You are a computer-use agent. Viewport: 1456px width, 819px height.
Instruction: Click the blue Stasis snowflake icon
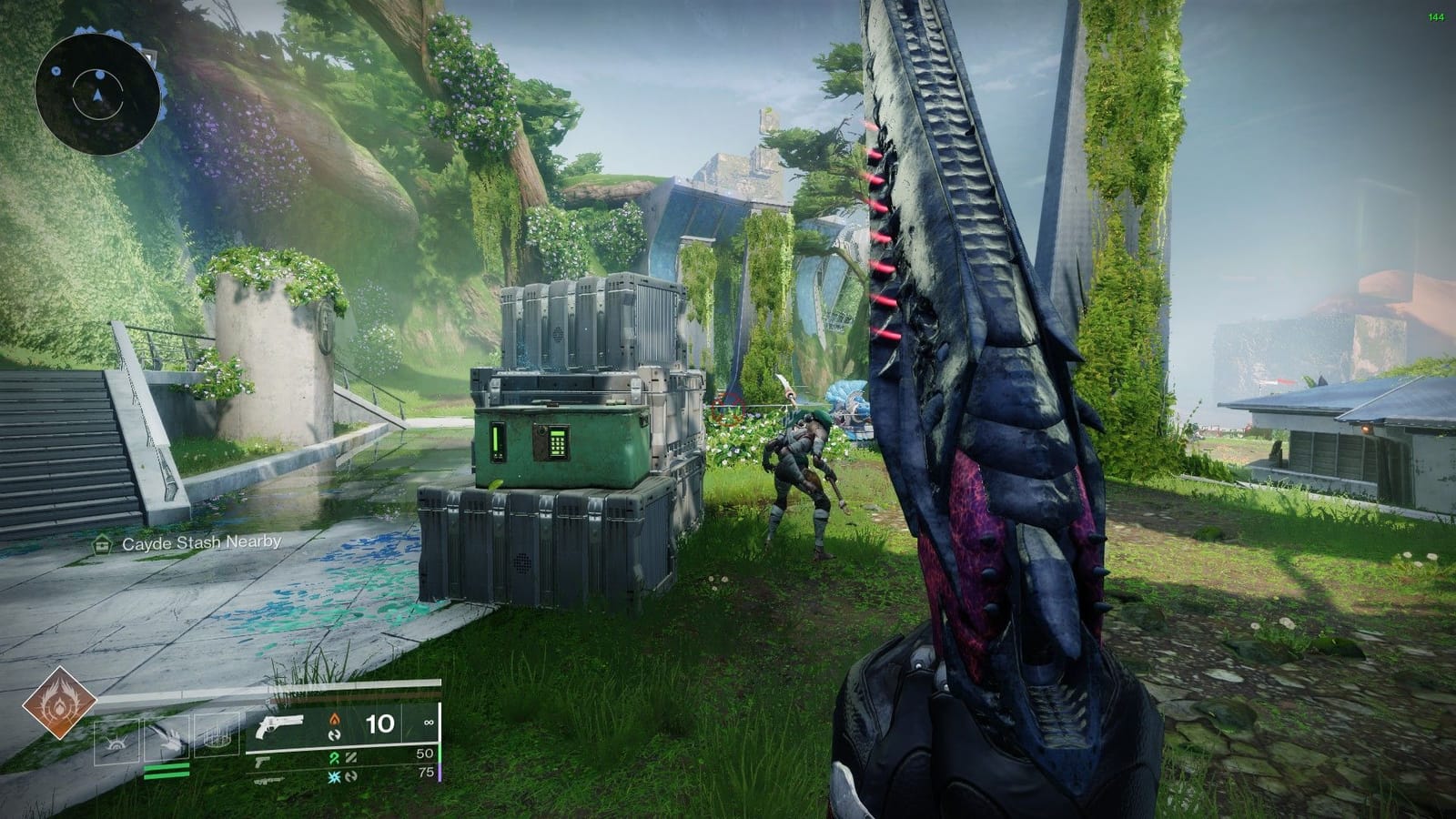336,778
